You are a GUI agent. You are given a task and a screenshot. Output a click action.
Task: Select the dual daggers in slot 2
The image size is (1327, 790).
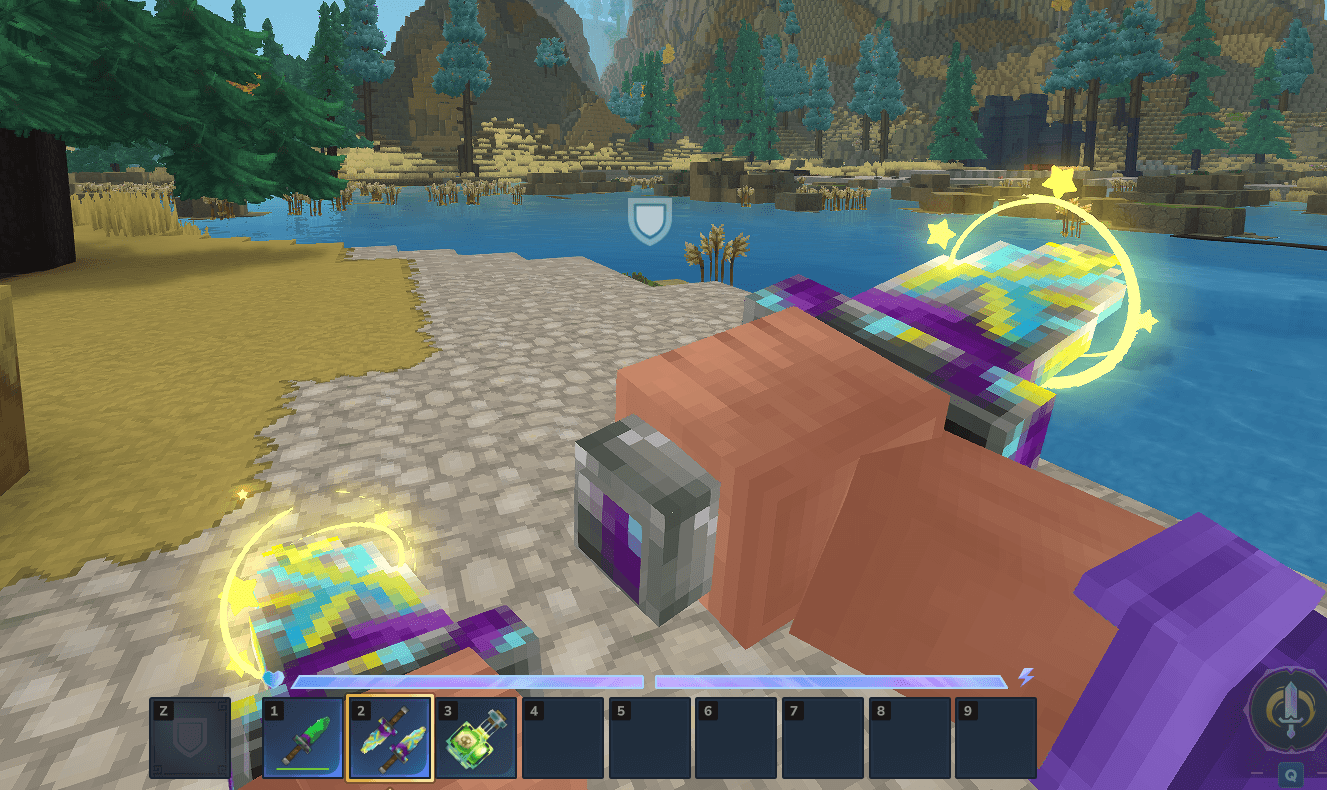tap(390, 738)
